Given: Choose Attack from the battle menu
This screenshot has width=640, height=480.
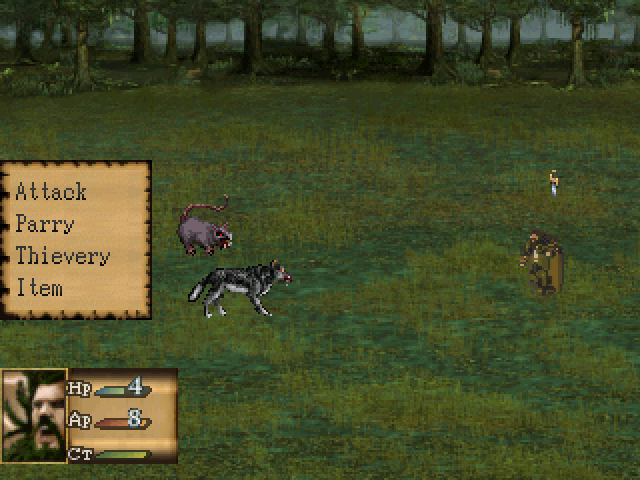Looking at the screenshot, I should (51, 192).
